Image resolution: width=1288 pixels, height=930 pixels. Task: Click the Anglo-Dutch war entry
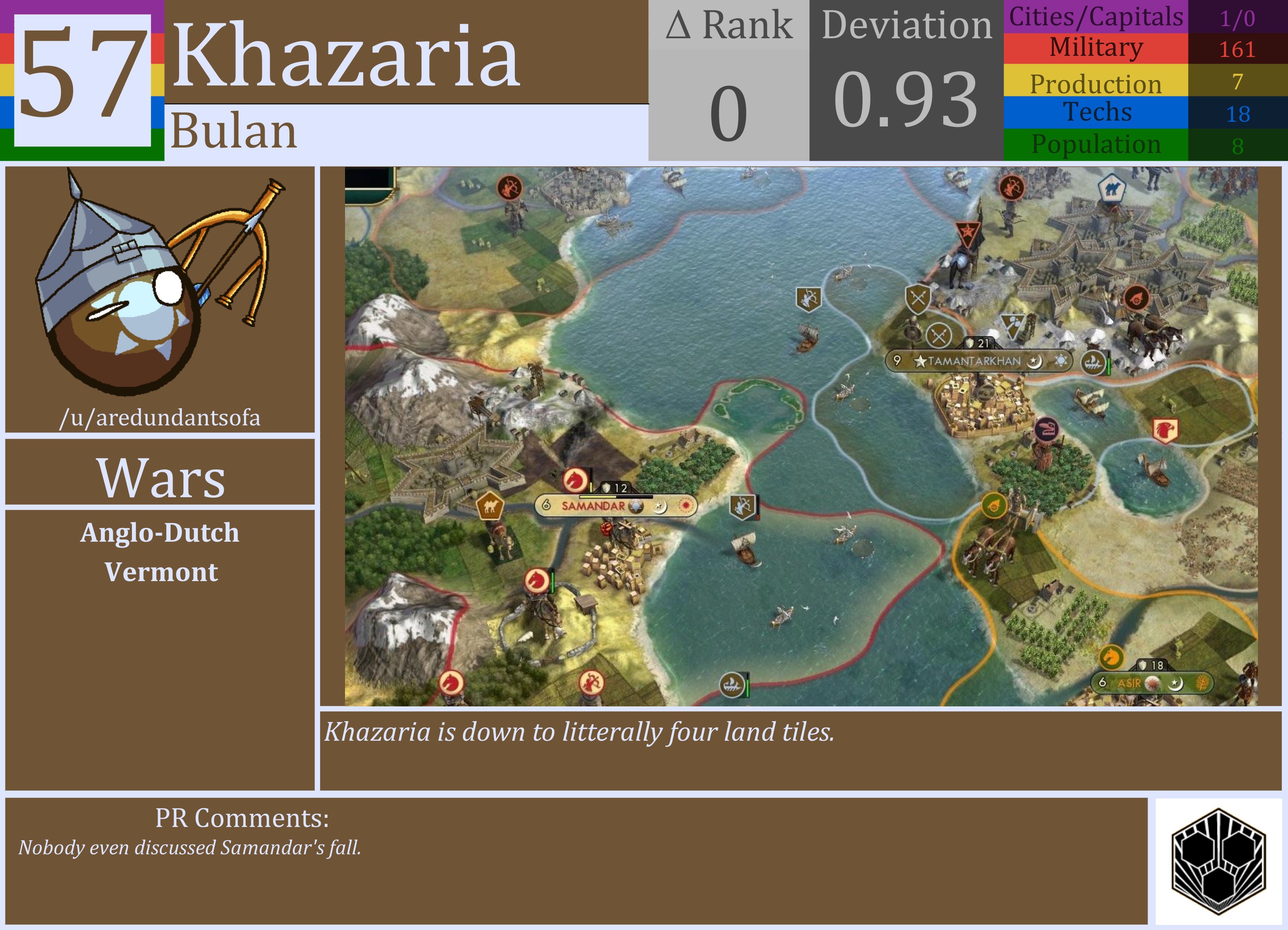(161, 533)
